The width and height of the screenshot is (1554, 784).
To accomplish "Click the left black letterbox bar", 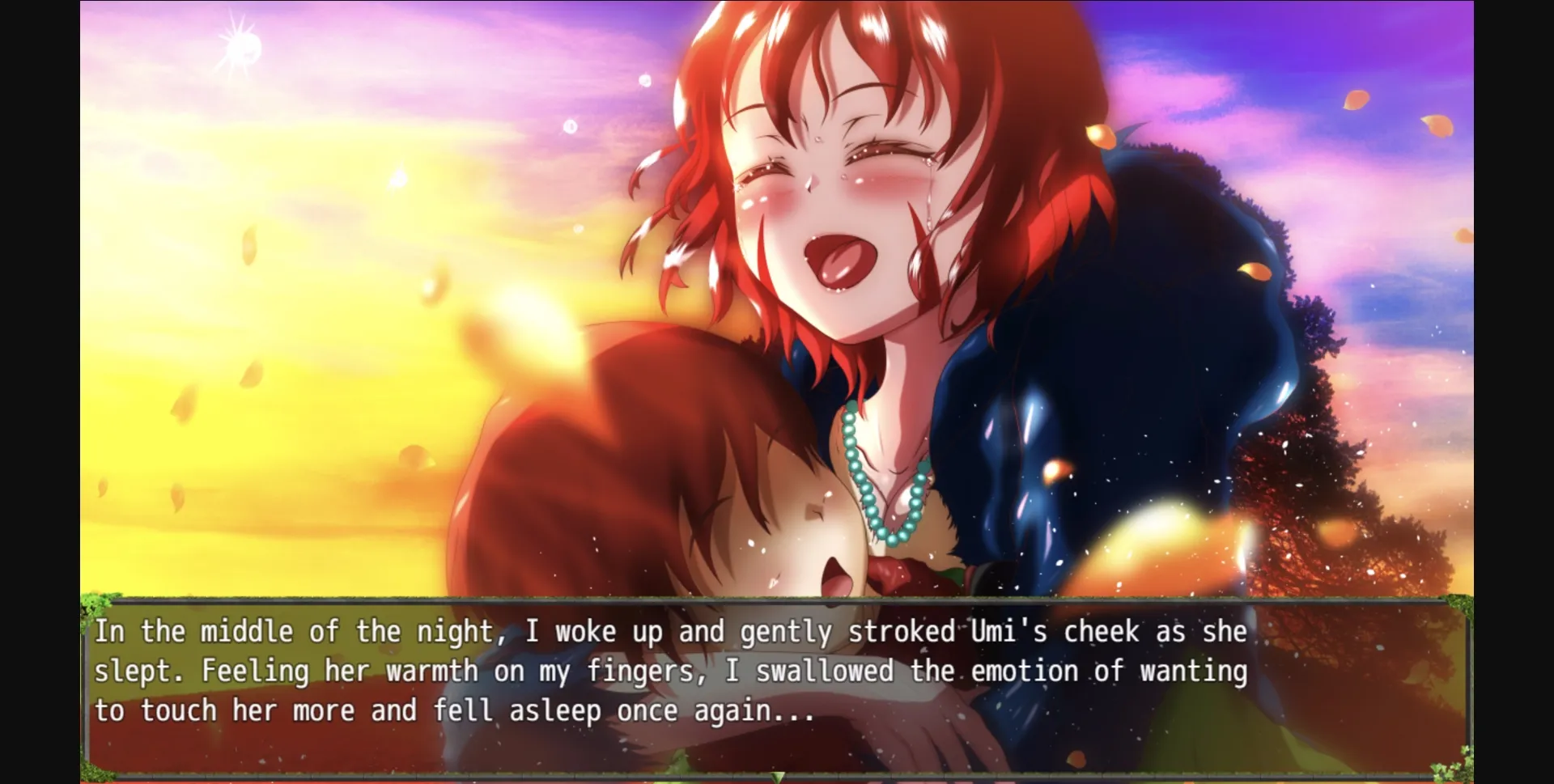I will pos(39,388).
